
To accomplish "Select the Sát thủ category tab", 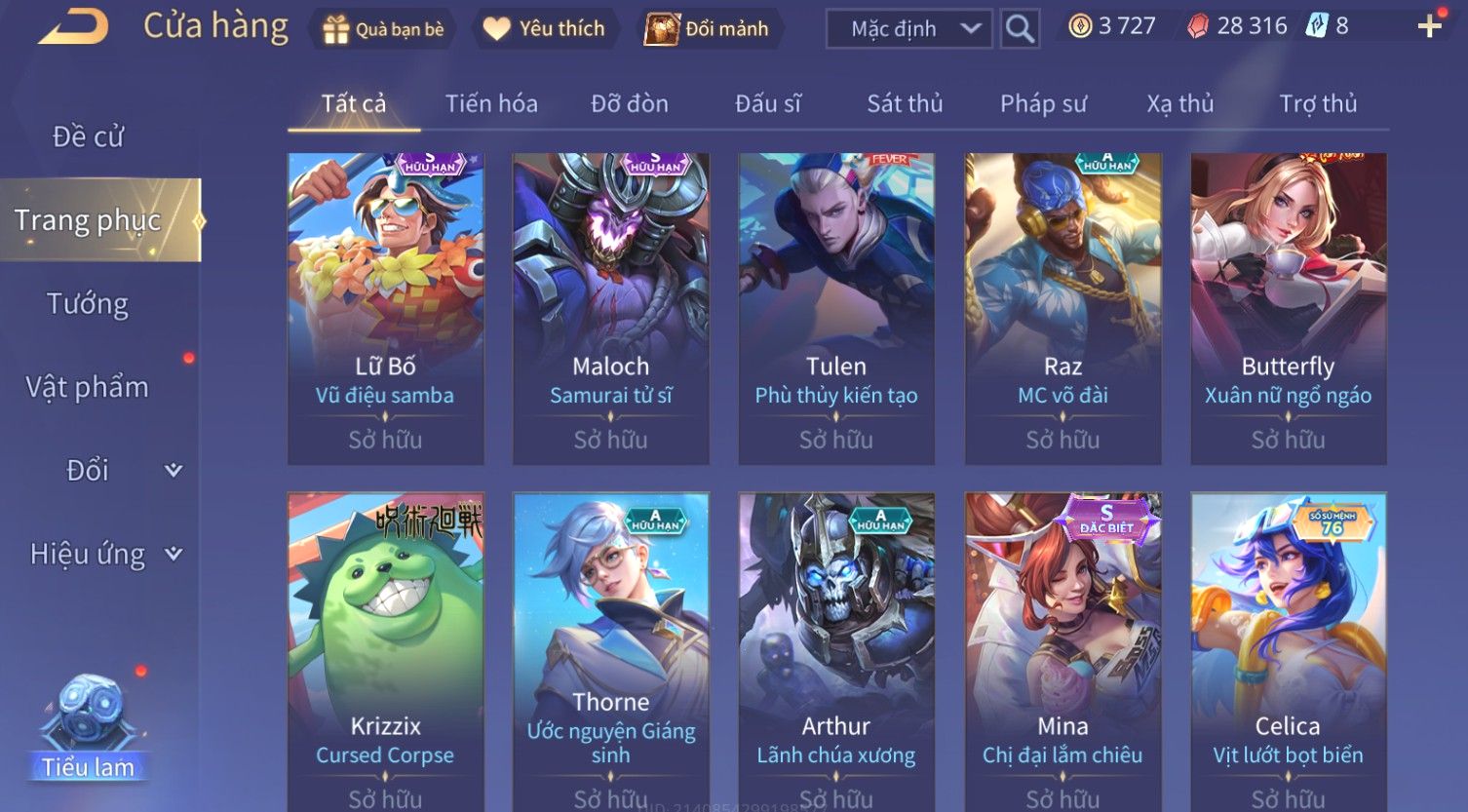I will coord(905,103).
